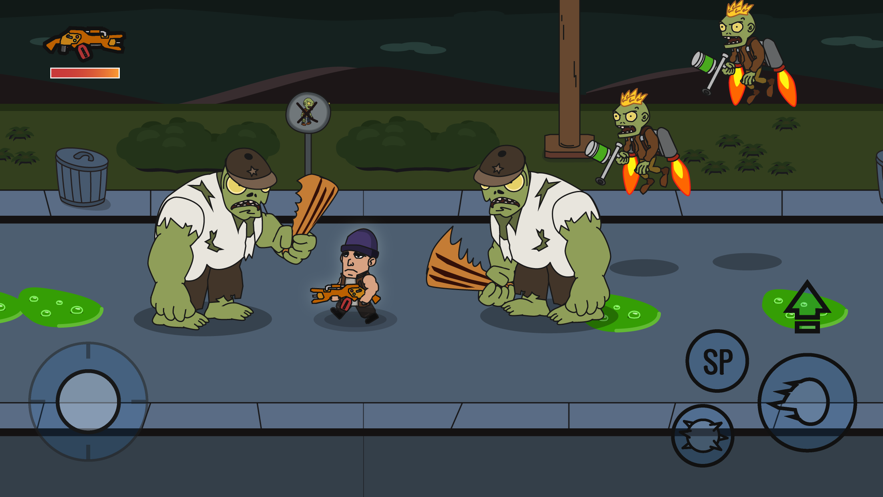
Task: Activate the spiky burst skill button
Action: [x=702, y=436]
